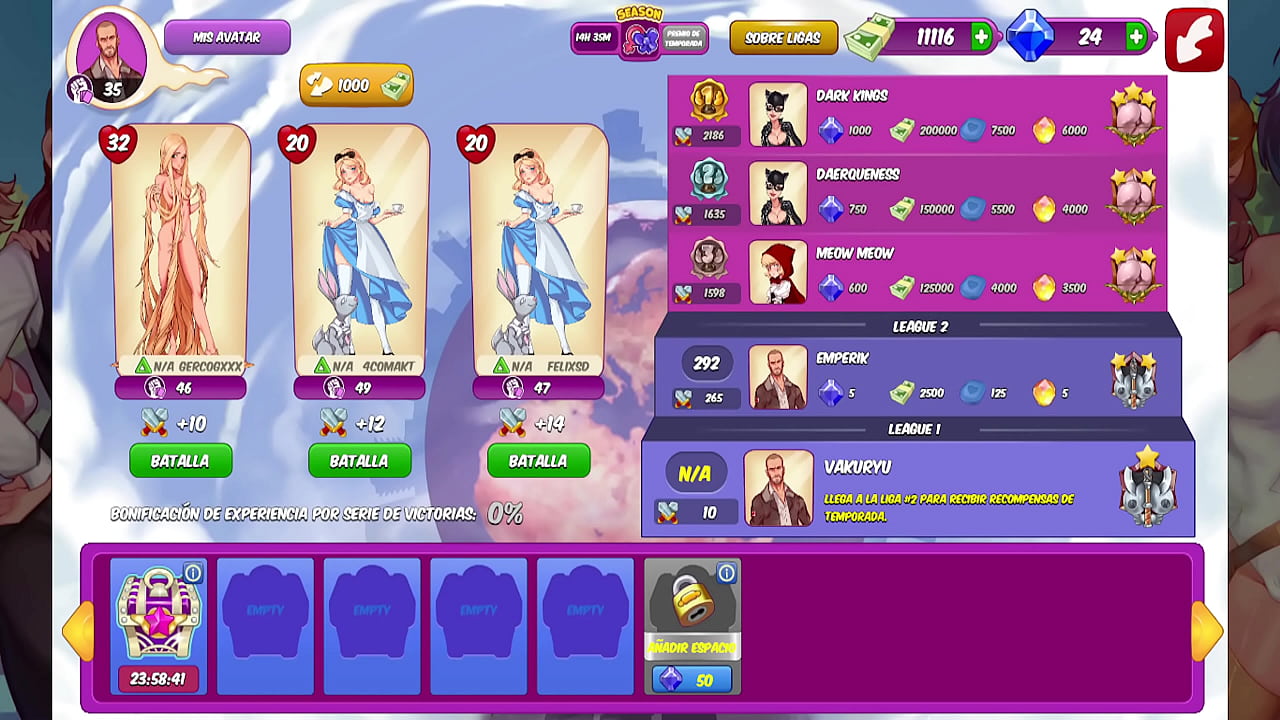Start battle against FELIXSD

pos(538,461)
